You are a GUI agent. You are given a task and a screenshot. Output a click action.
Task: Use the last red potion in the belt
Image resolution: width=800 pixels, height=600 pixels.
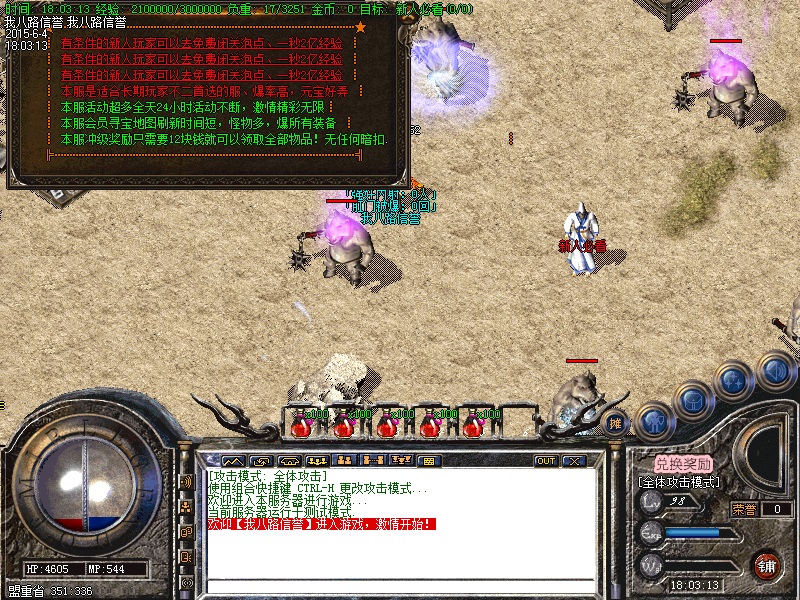pyautogui.click(x=471, y=424)
